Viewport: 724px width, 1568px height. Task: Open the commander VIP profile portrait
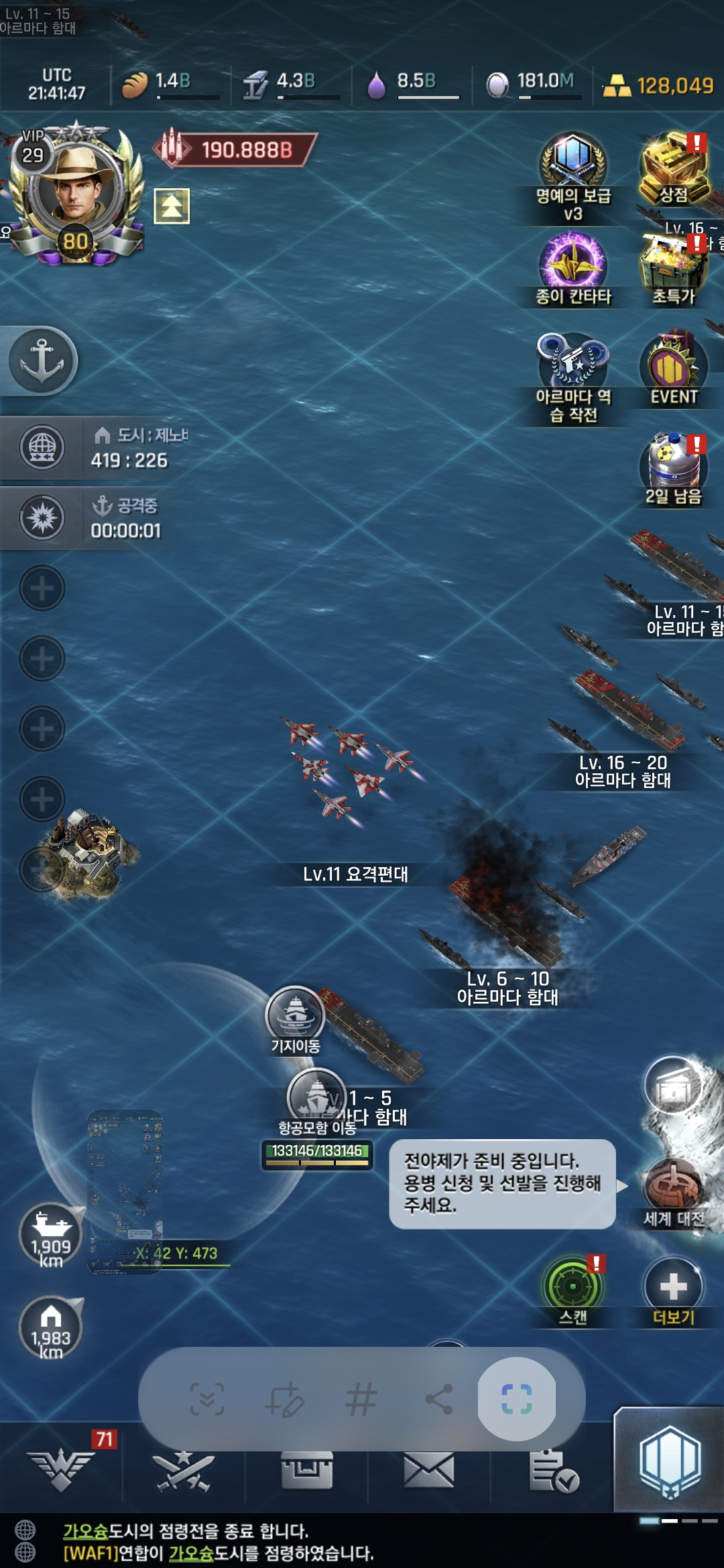point(75,191)
